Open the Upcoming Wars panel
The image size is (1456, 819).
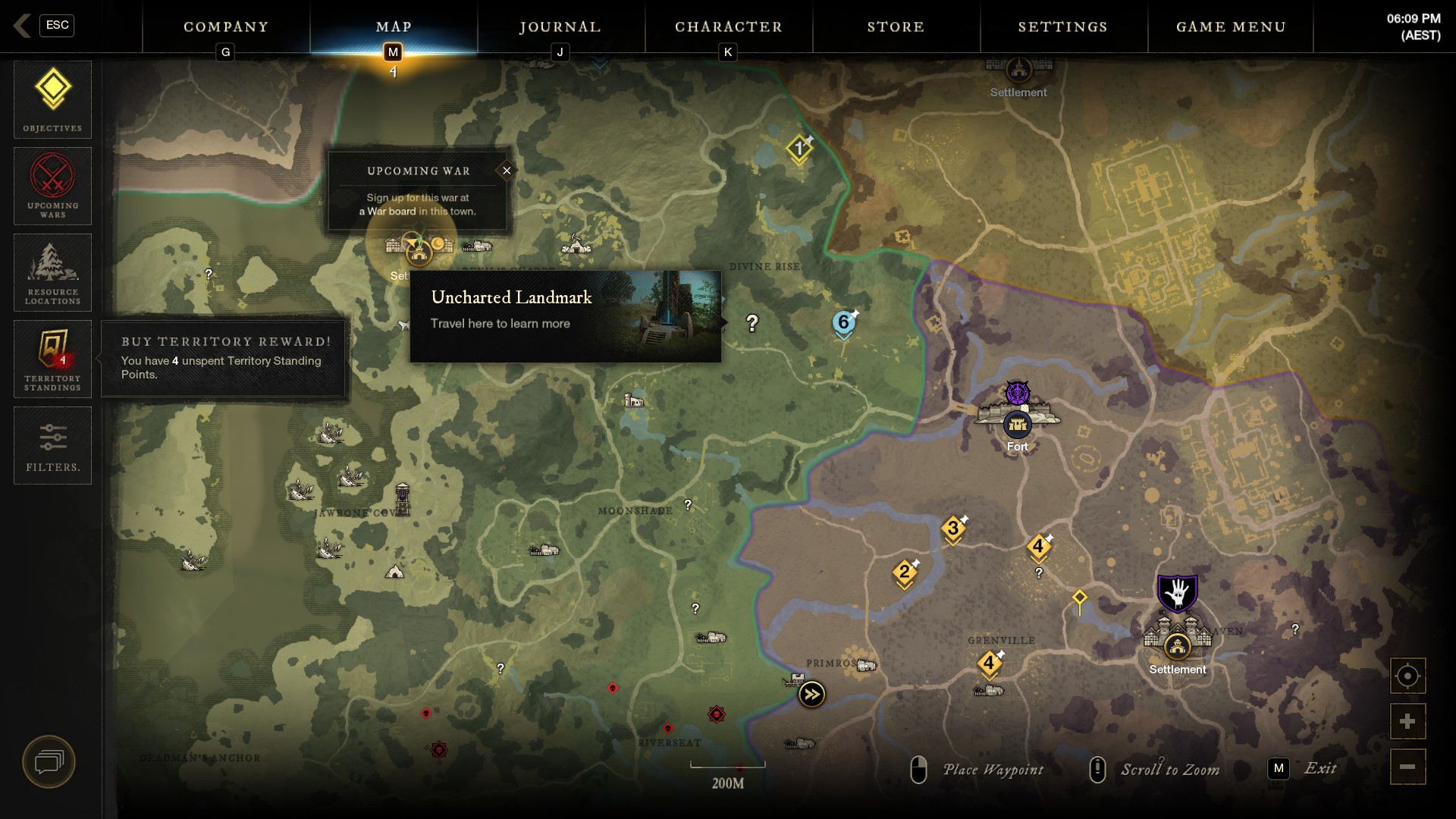[52, 184]
